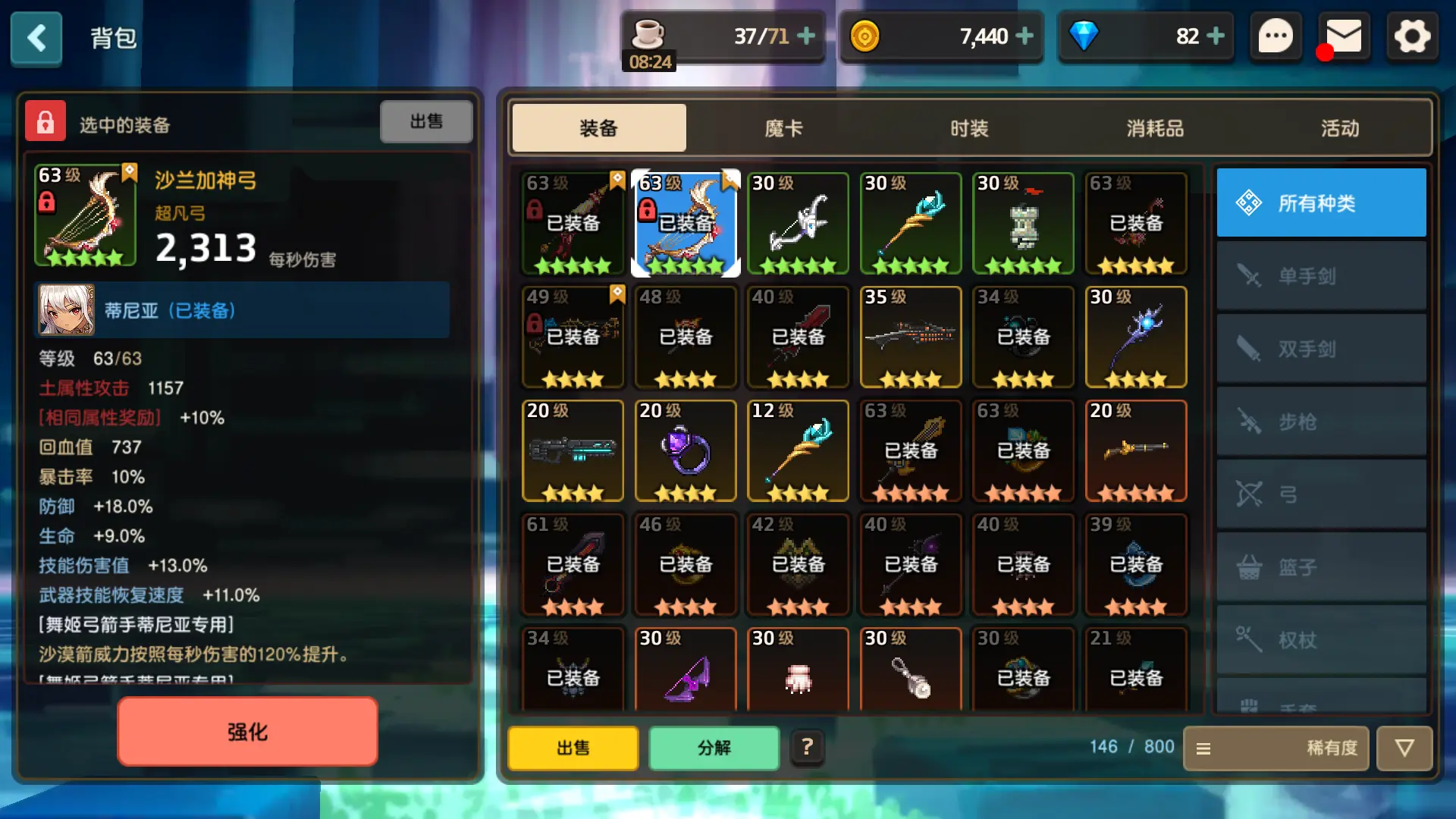Toggle the red lock on selected equipment
1456x819 pixels.
click(45, 121)
